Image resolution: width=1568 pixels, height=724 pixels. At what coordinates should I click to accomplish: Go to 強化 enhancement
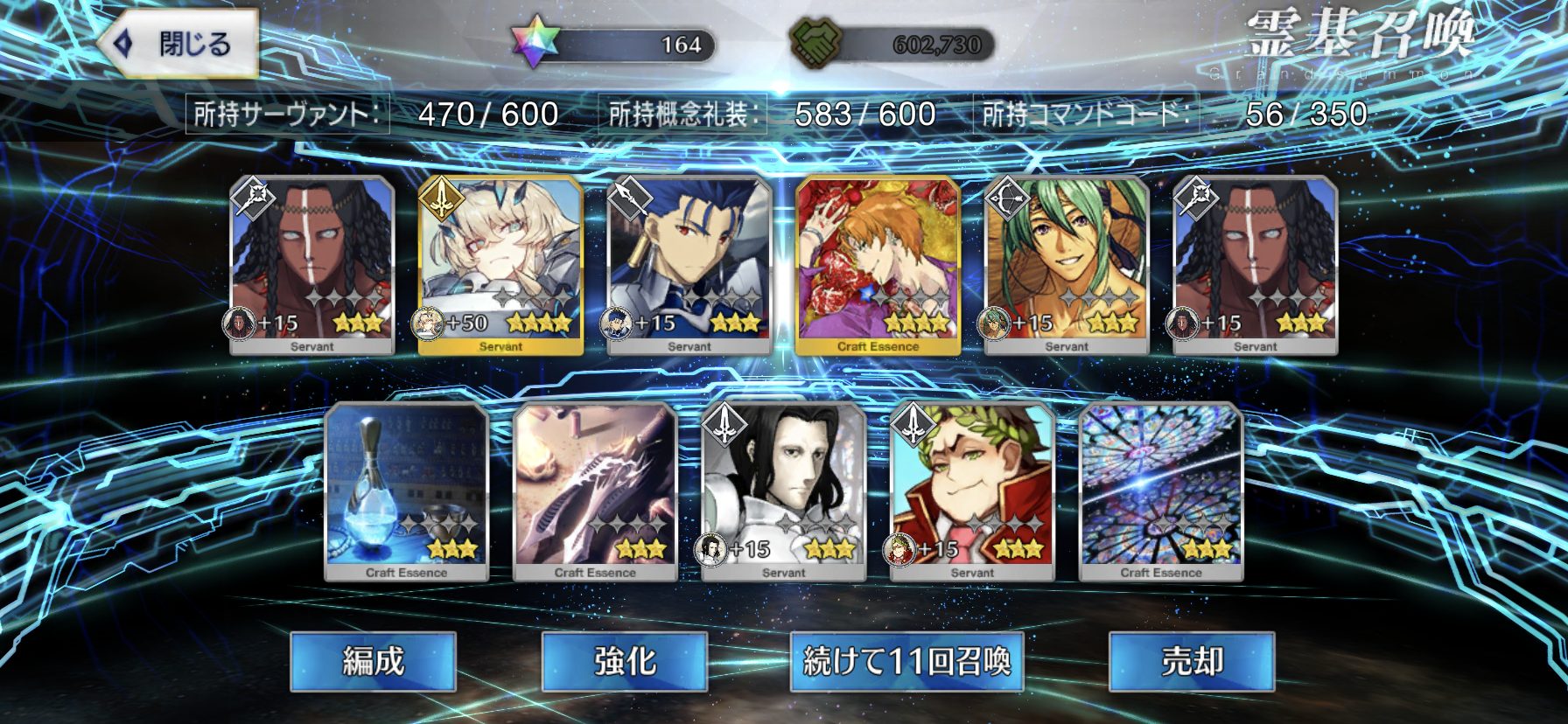coord(625,661)
